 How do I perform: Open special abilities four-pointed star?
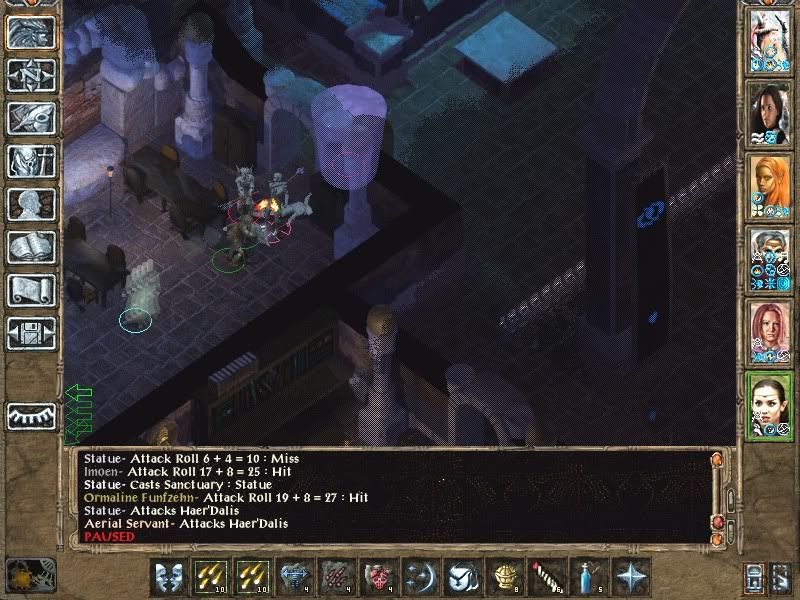pyautogui.click(x=631, y=577)
